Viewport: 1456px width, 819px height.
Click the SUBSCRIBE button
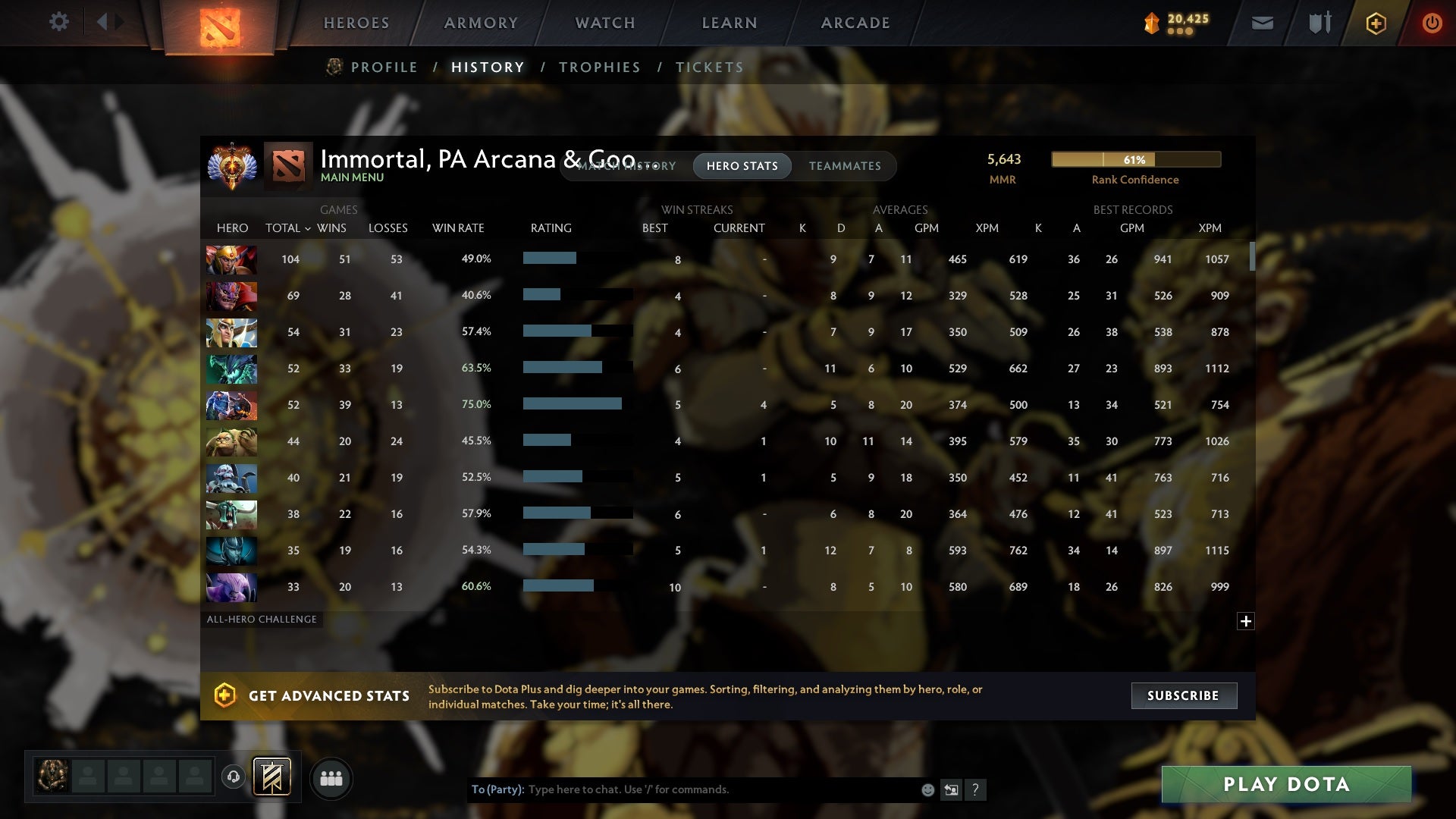(1183, 695)
